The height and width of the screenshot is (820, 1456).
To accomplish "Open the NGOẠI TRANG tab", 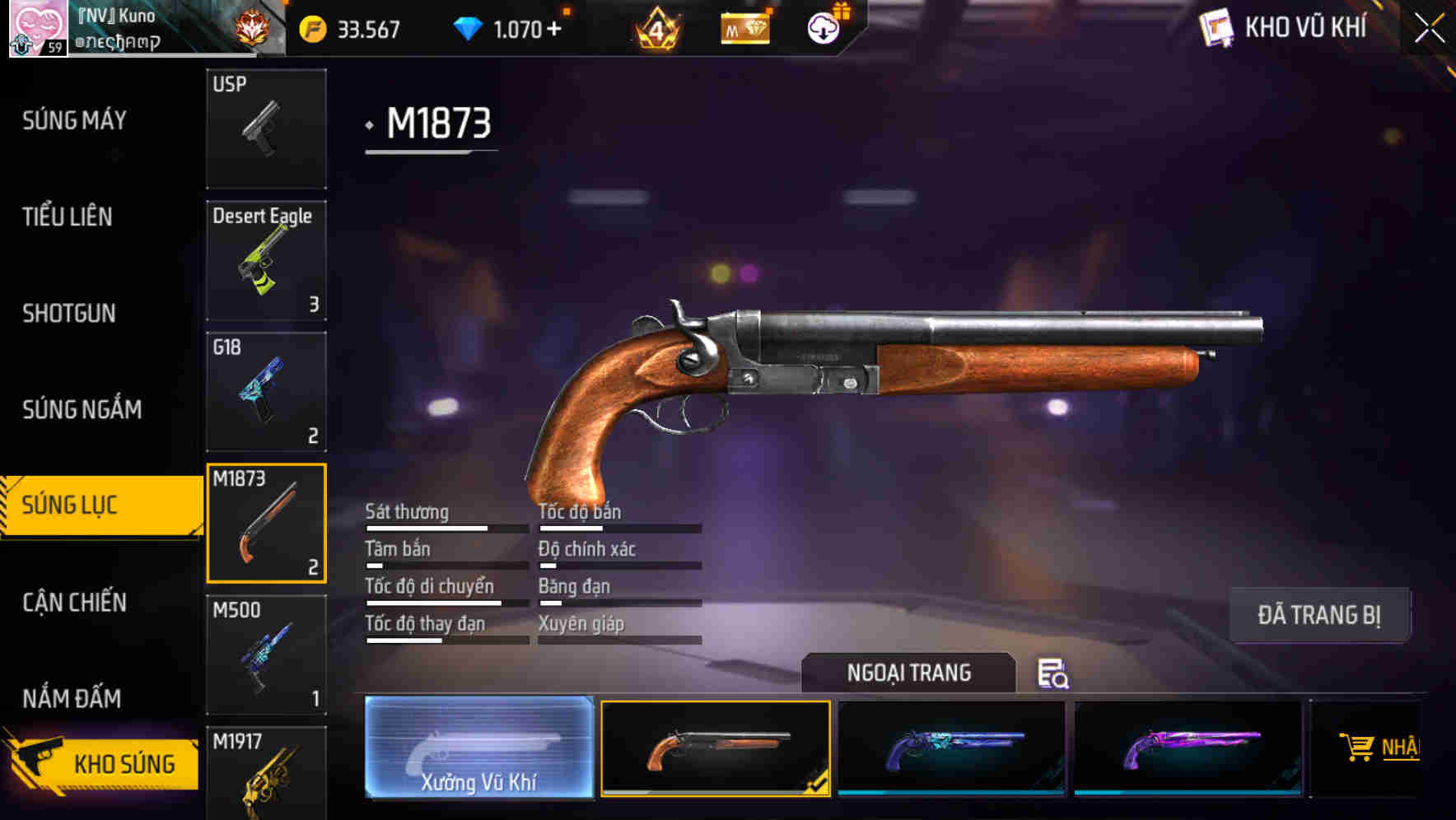I will [x=909, y=672].
